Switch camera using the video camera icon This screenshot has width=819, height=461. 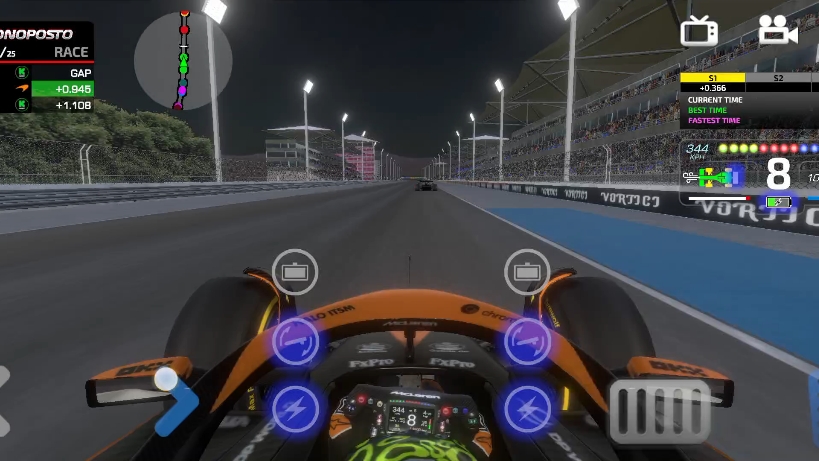(777, 31)
